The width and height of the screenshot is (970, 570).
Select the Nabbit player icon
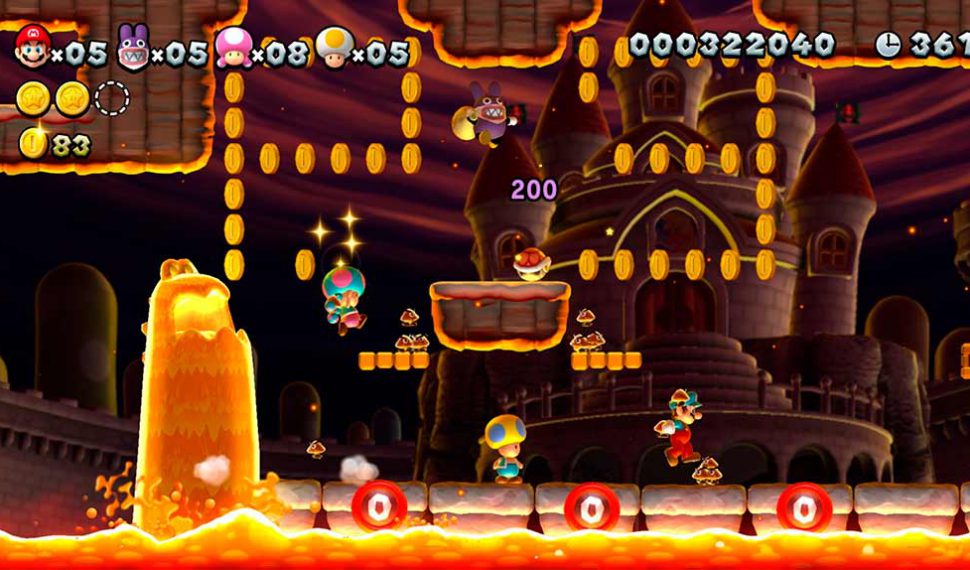point(133,48)
